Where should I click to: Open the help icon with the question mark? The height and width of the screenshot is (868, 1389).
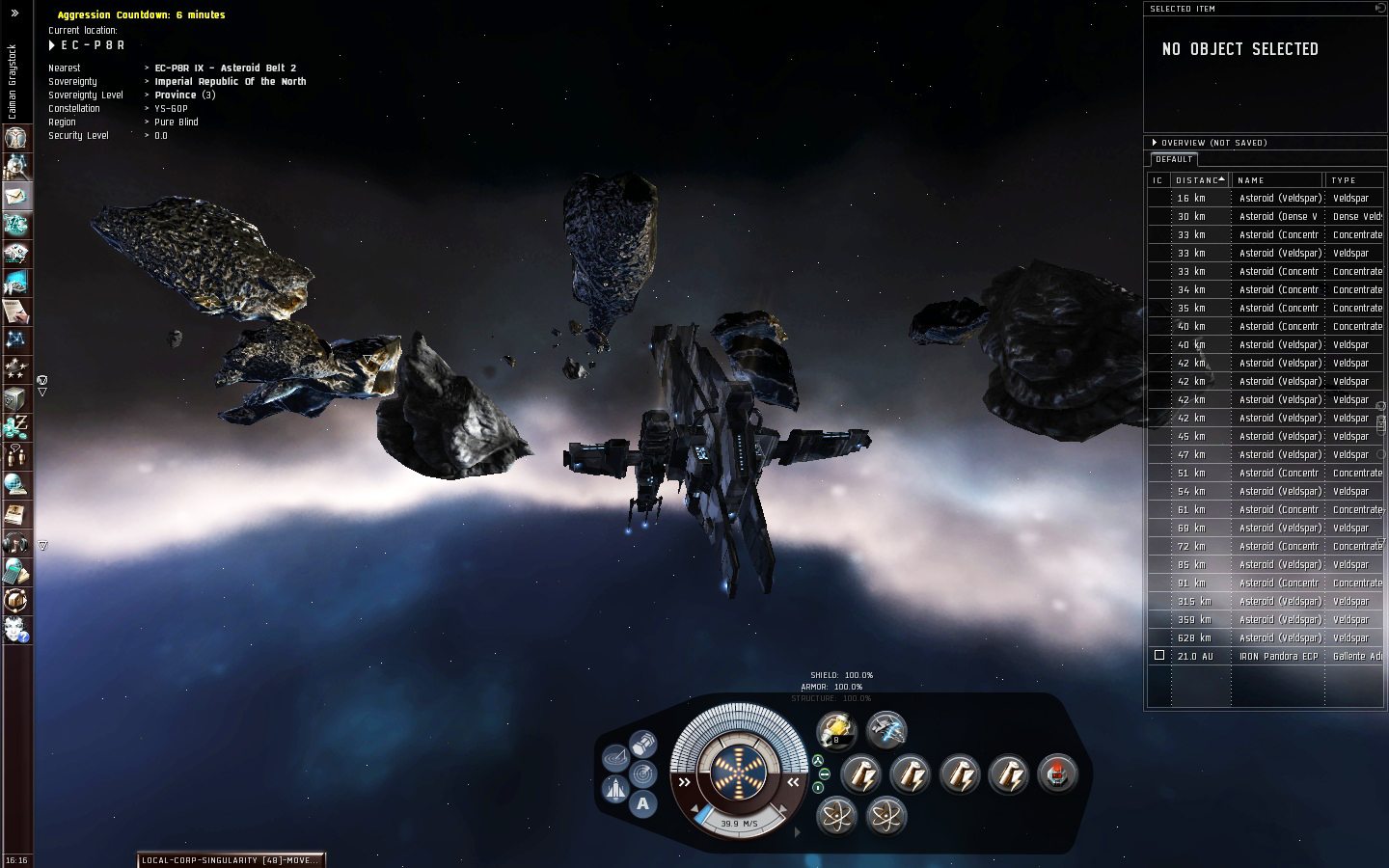(x=16, y=630)
